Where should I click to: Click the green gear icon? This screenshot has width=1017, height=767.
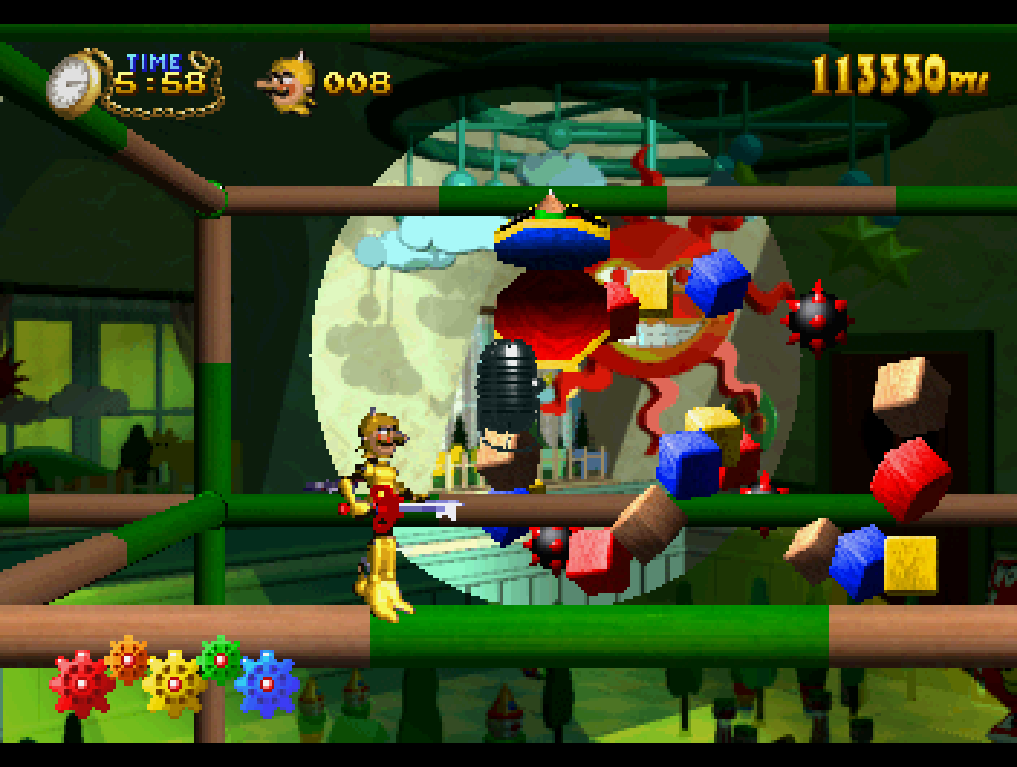(220, 659)
